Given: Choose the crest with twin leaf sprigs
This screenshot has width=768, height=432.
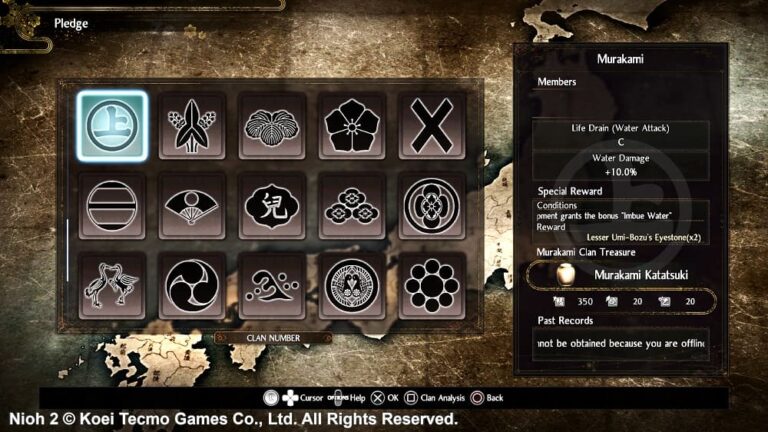Looking at the screenshot, I should click(192, 126).
